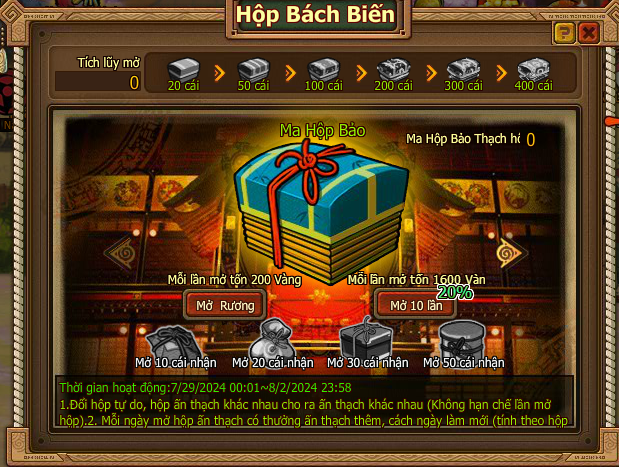Image resolution: width=619 pixels, height=467 pixels.
Task: Click the Mở 10 lần button
Action: coord(415,305)
